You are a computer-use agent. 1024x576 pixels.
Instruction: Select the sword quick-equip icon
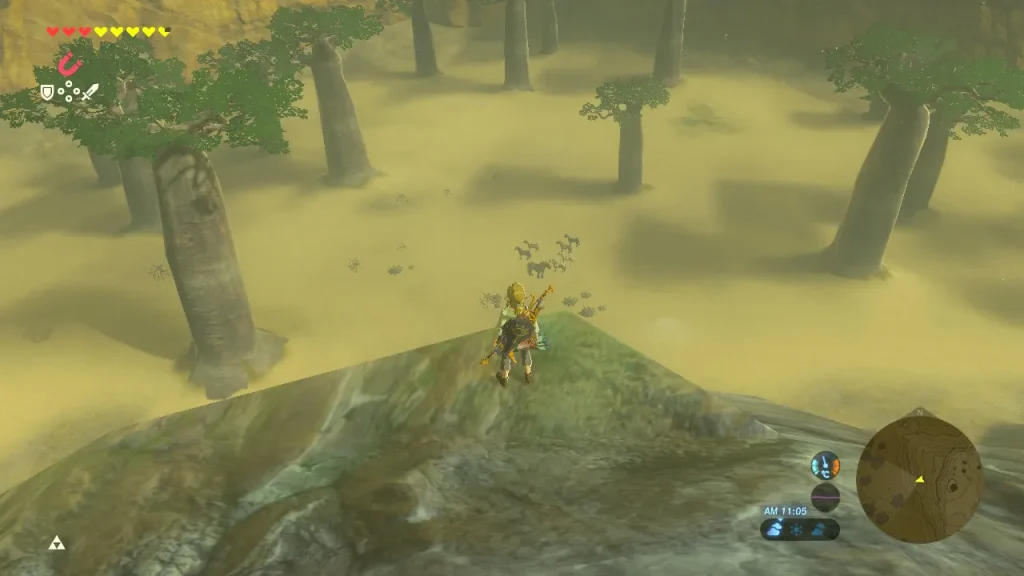(90, 92)
